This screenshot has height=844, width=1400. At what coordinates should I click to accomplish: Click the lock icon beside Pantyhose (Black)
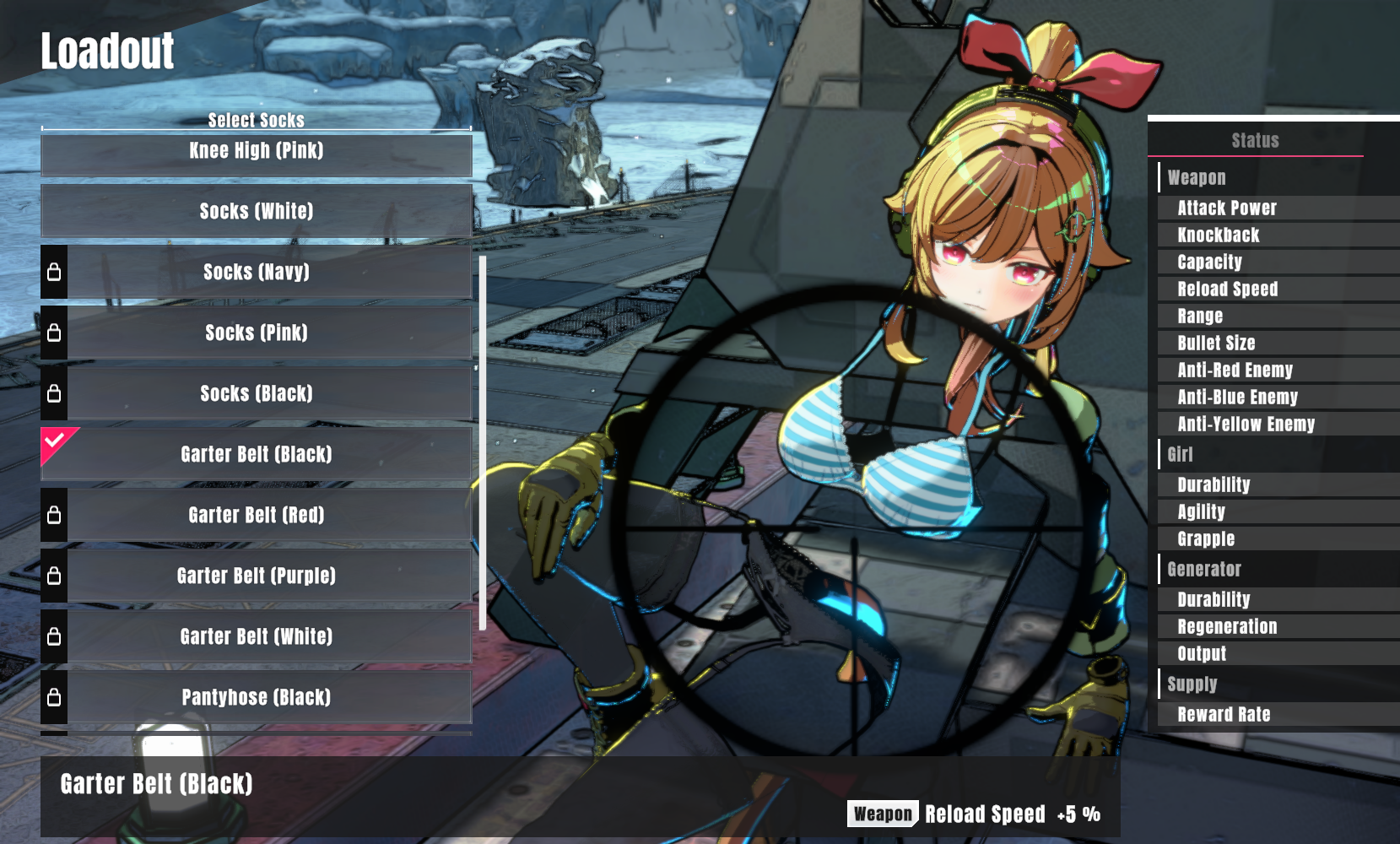pos(55,697)
